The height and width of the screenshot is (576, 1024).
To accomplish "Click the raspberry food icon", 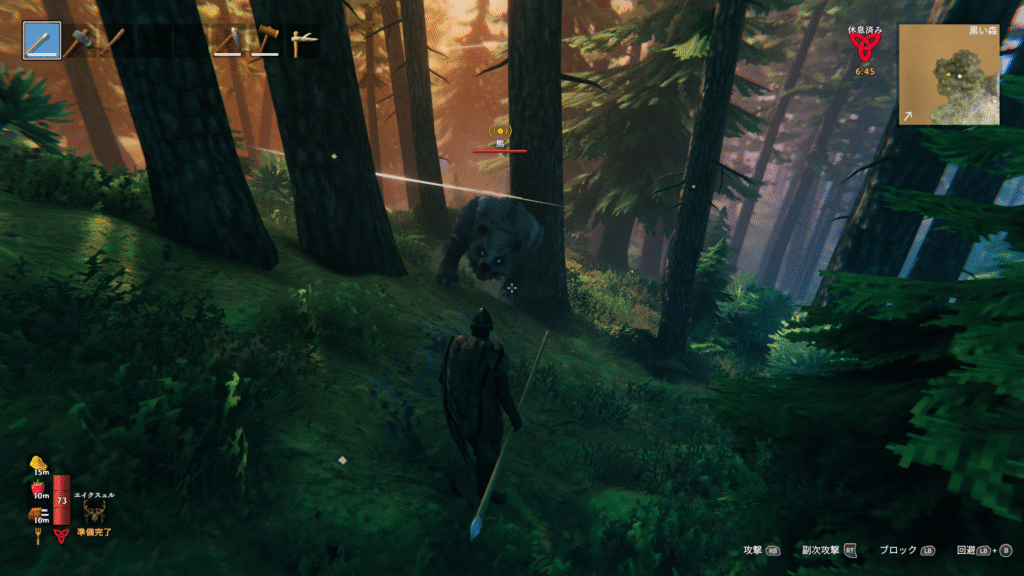I will (38, 487).
